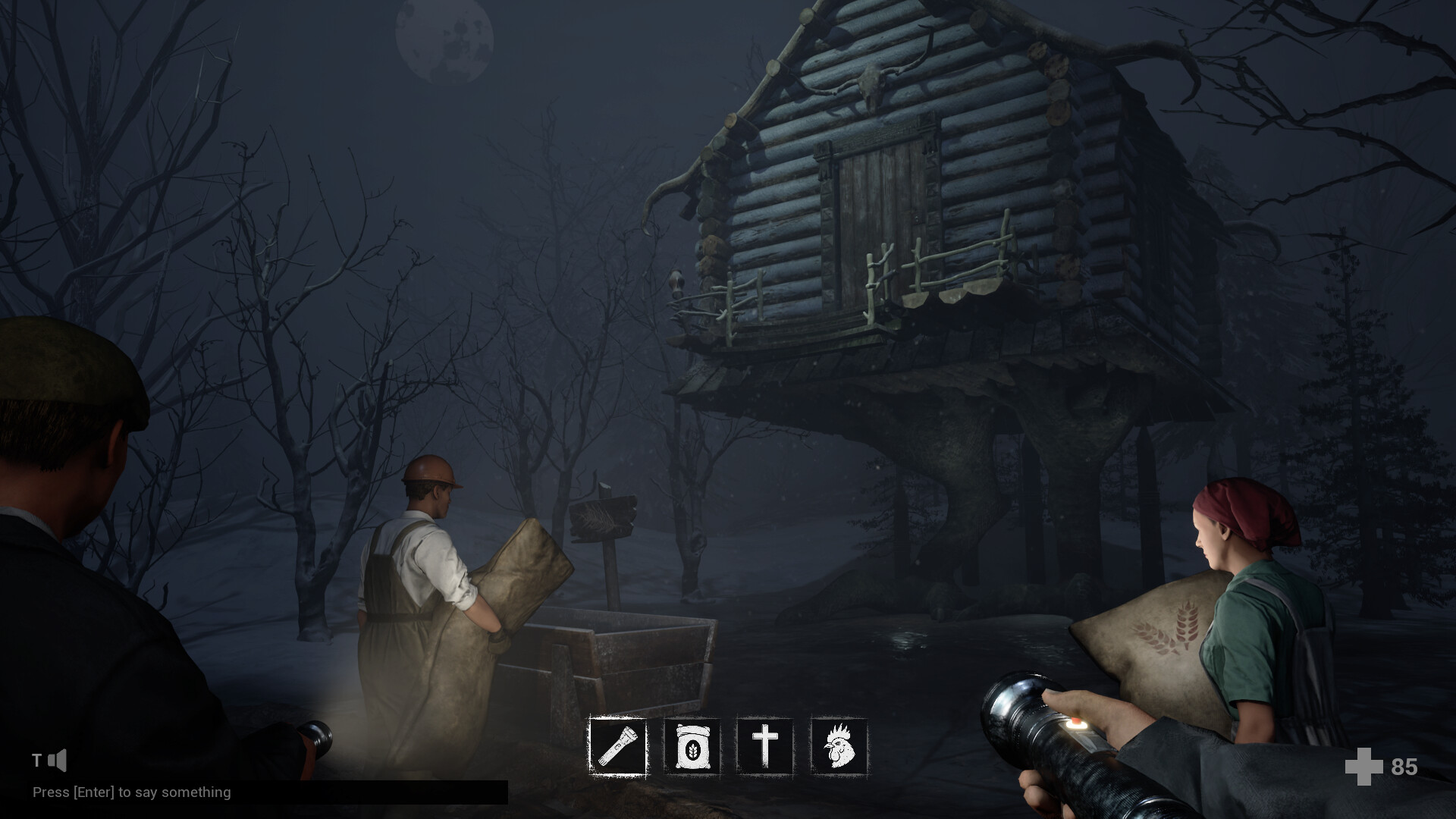The width and height of the screenshot is (1456, 819).
Task: Click the chat box to say something
Action: click(x=269, y=792)
